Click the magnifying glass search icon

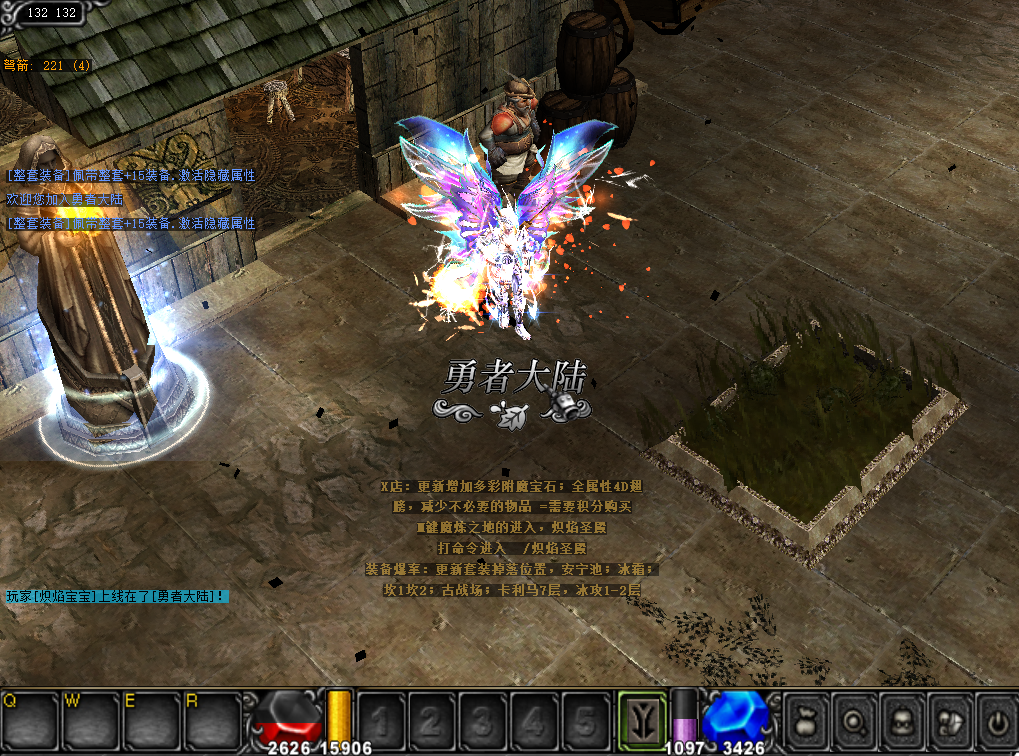click(855, 717)
